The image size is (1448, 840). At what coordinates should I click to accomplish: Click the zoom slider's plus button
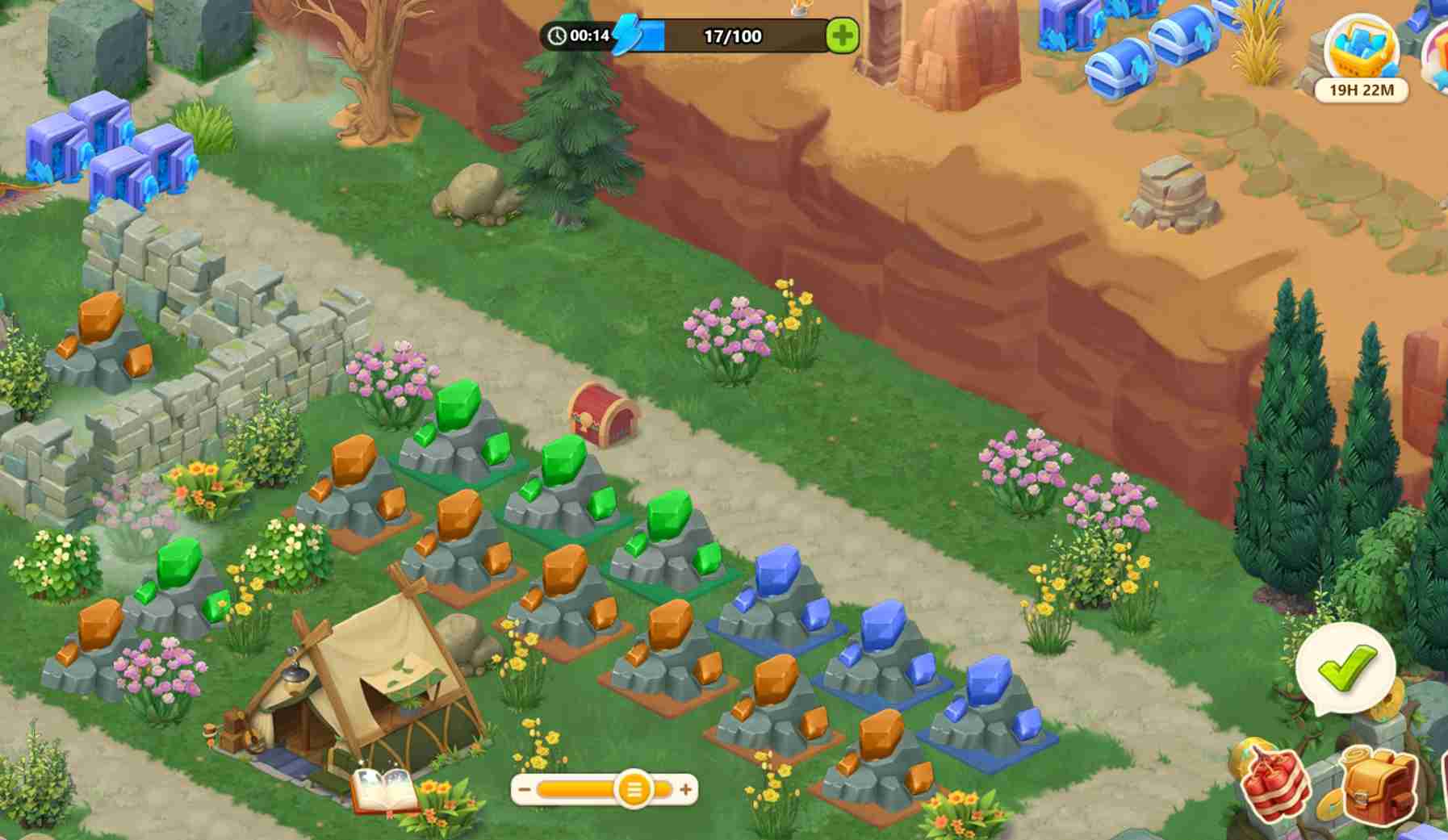[x=685, y=789]
